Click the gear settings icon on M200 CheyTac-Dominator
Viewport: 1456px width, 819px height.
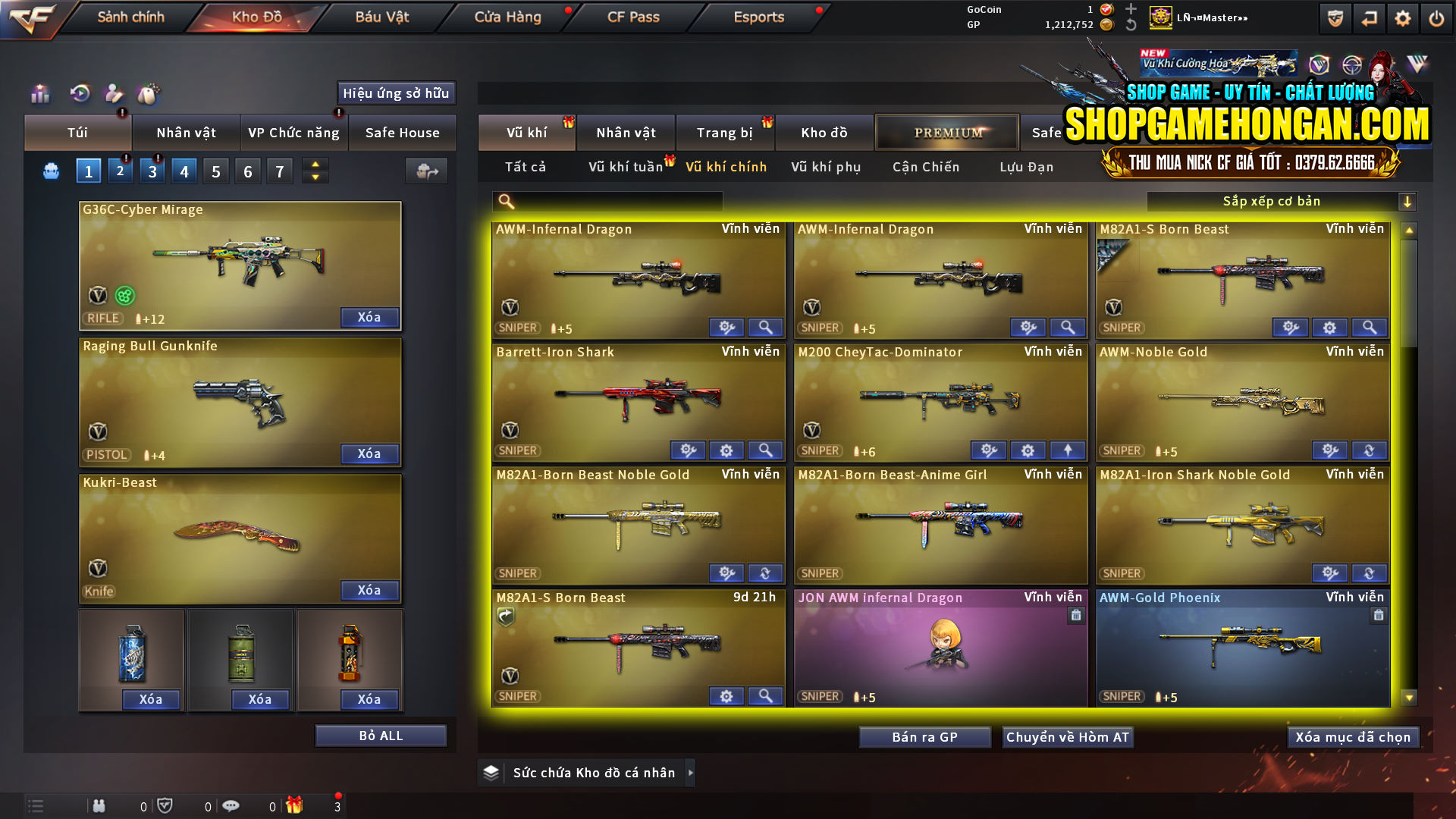(1029, 450)
